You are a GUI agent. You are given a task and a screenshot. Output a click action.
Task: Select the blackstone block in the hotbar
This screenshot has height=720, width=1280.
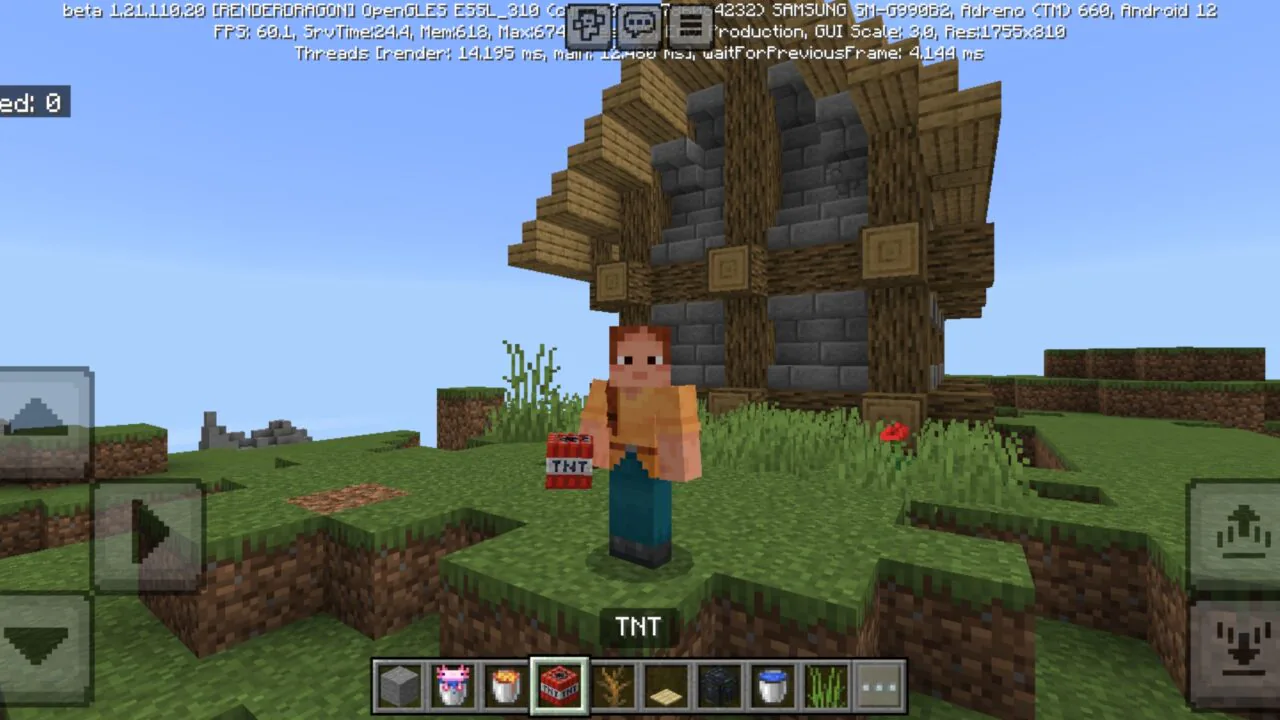click(x=719, y=685)
